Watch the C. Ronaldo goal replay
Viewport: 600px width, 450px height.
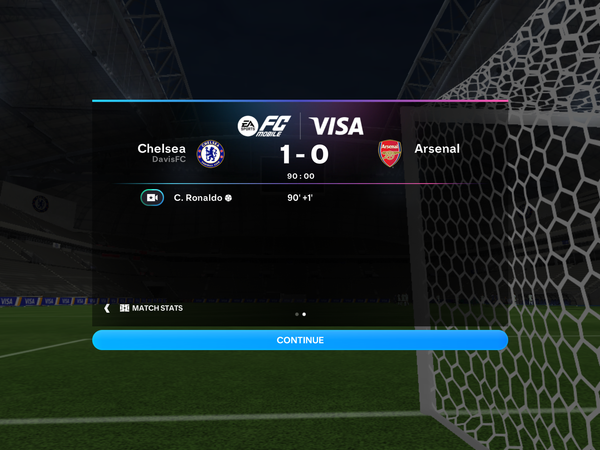152,197
